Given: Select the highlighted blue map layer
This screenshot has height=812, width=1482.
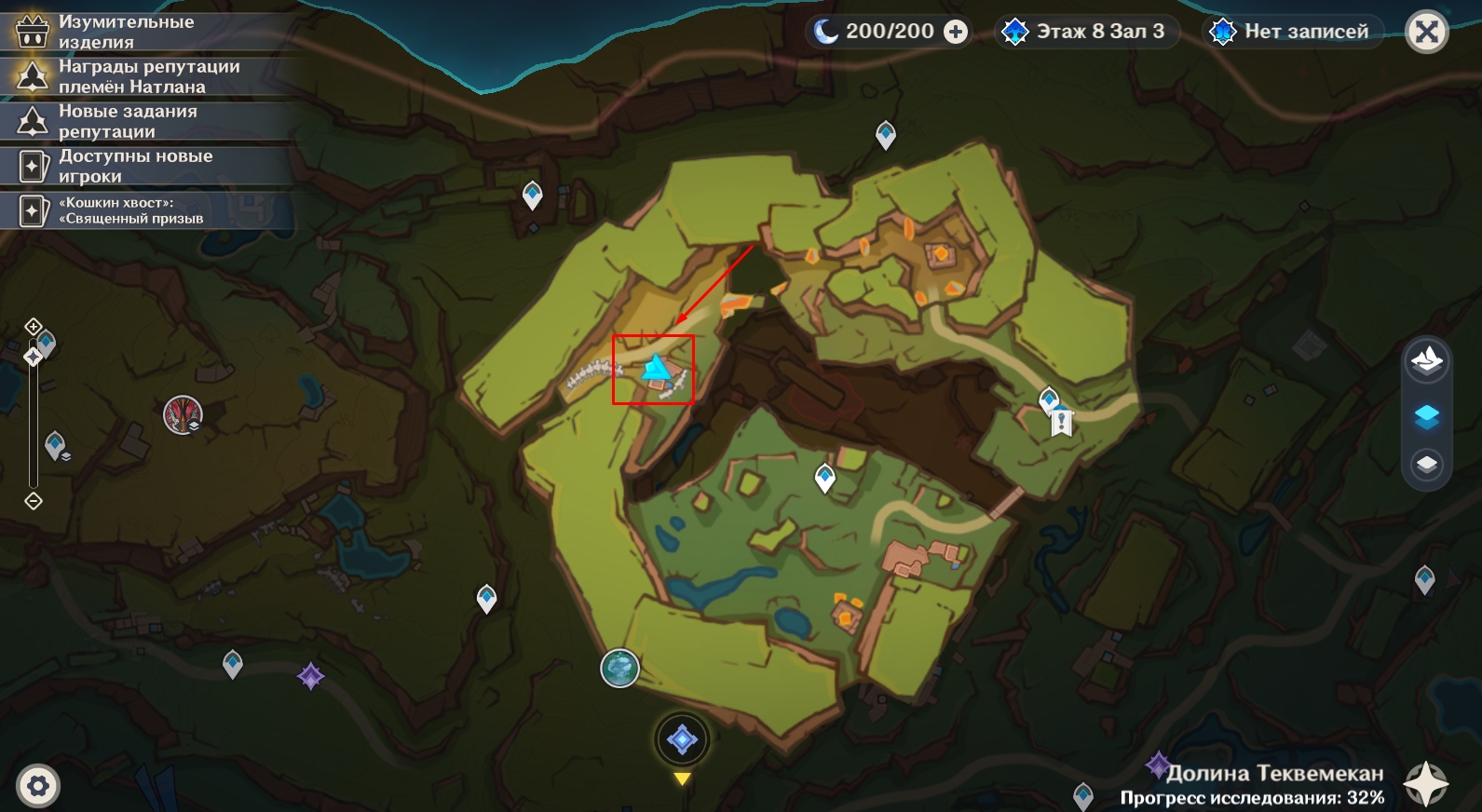Looking at the screenshot, I should coord(1426,416).
